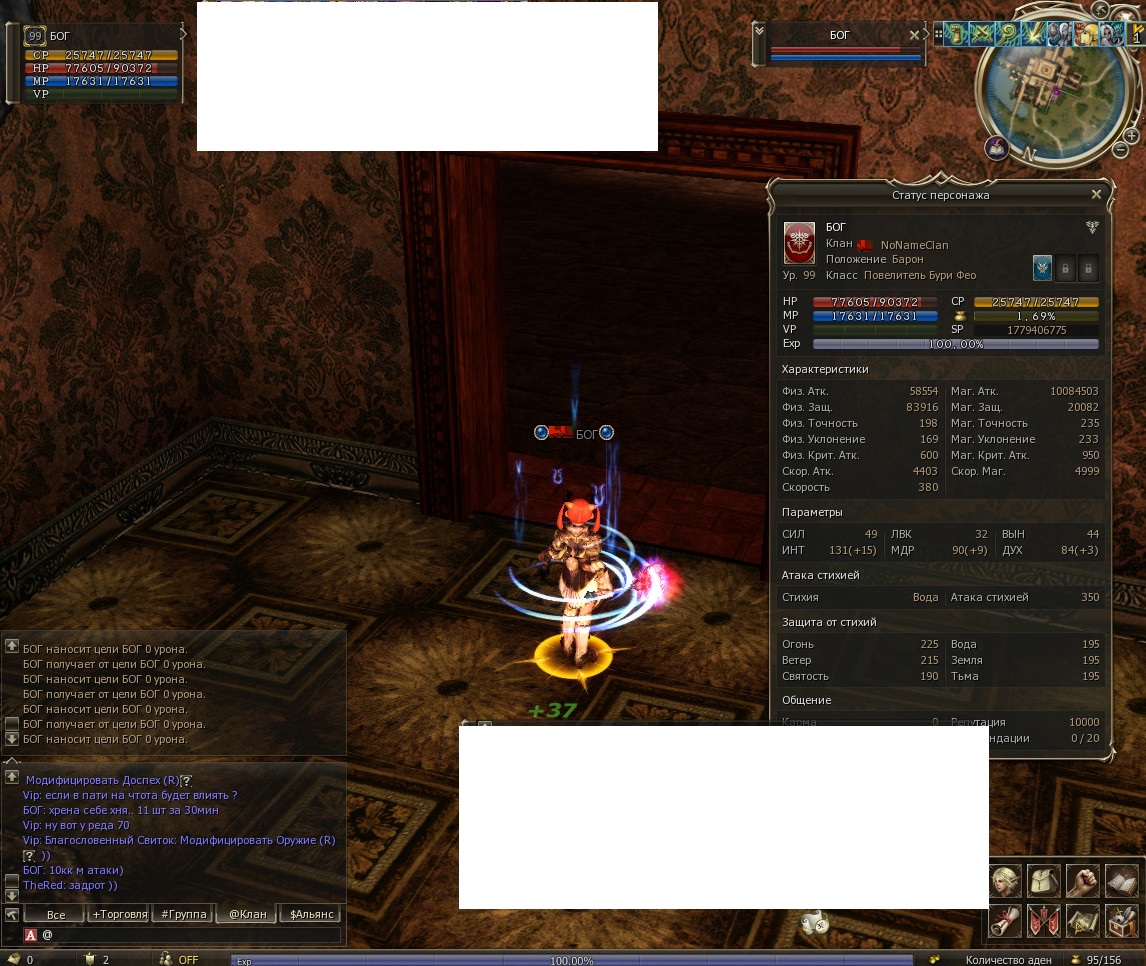
Task: Open the $Альянс chat tab
Action: (x=311, y=914)
